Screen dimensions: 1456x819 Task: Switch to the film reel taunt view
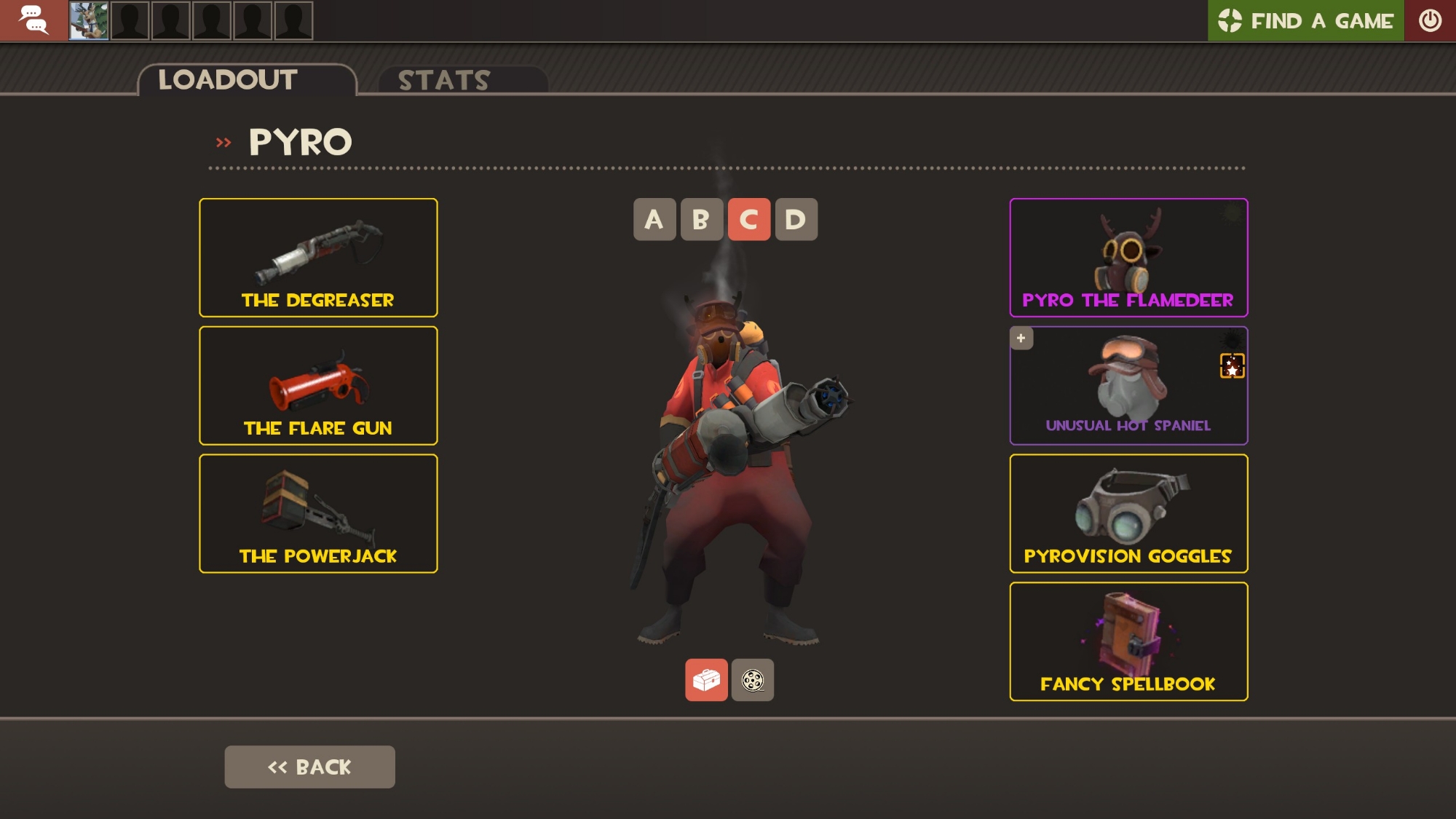pyautogui.click(x=752, y=680)
